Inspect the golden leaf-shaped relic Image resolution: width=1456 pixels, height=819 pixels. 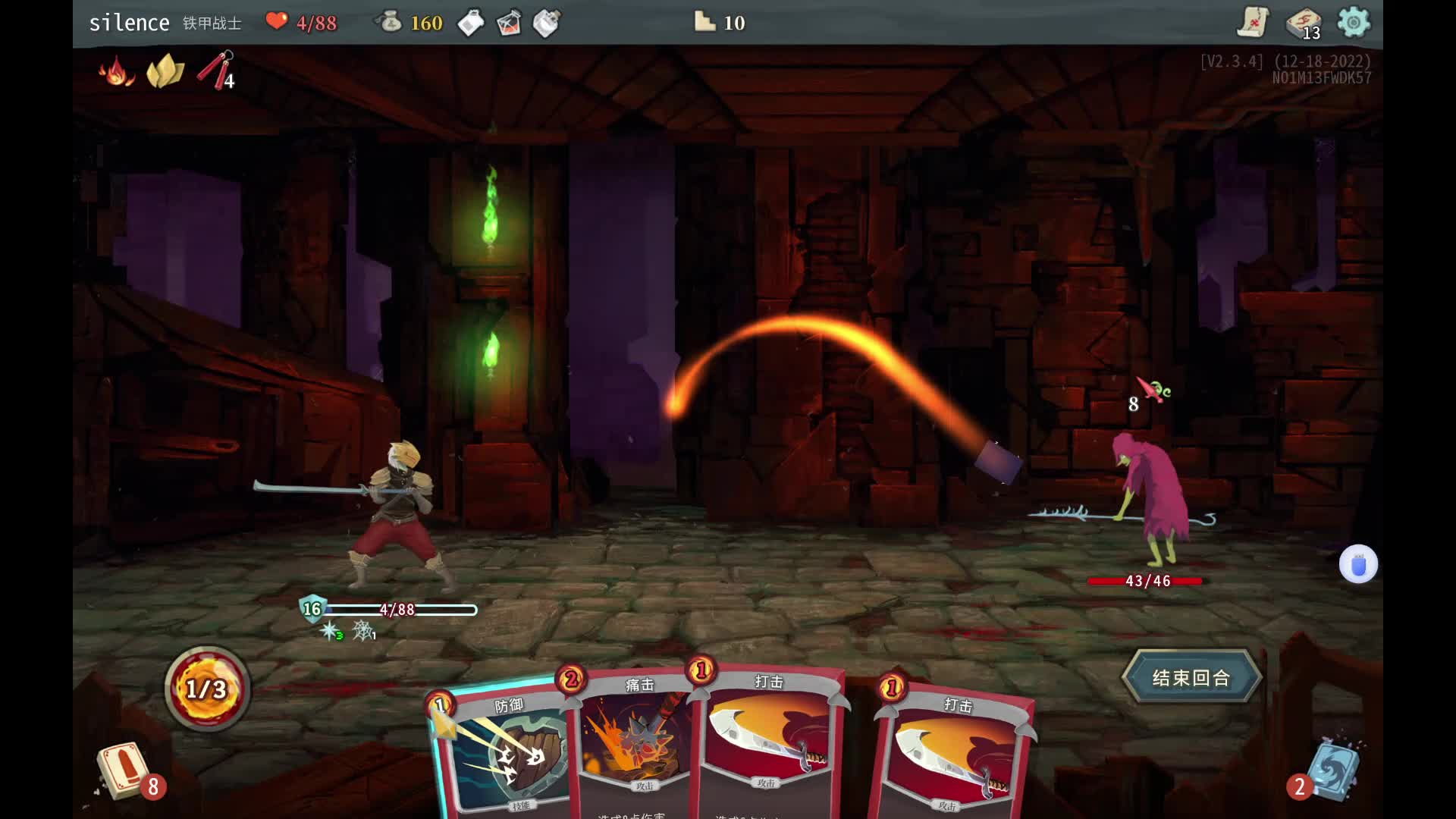[165, 71]
